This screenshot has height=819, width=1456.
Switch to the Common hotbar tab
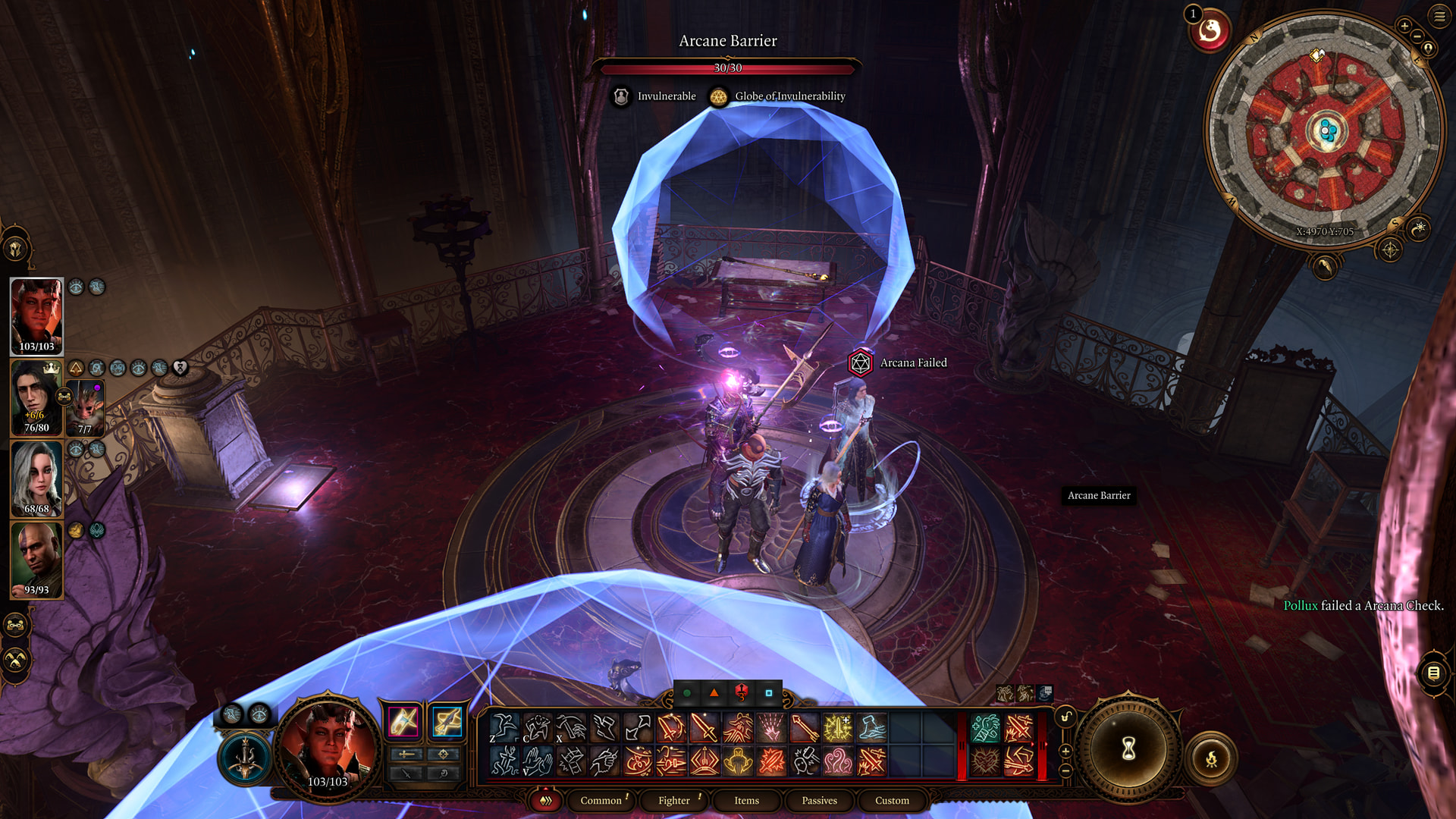pos(601,800)
